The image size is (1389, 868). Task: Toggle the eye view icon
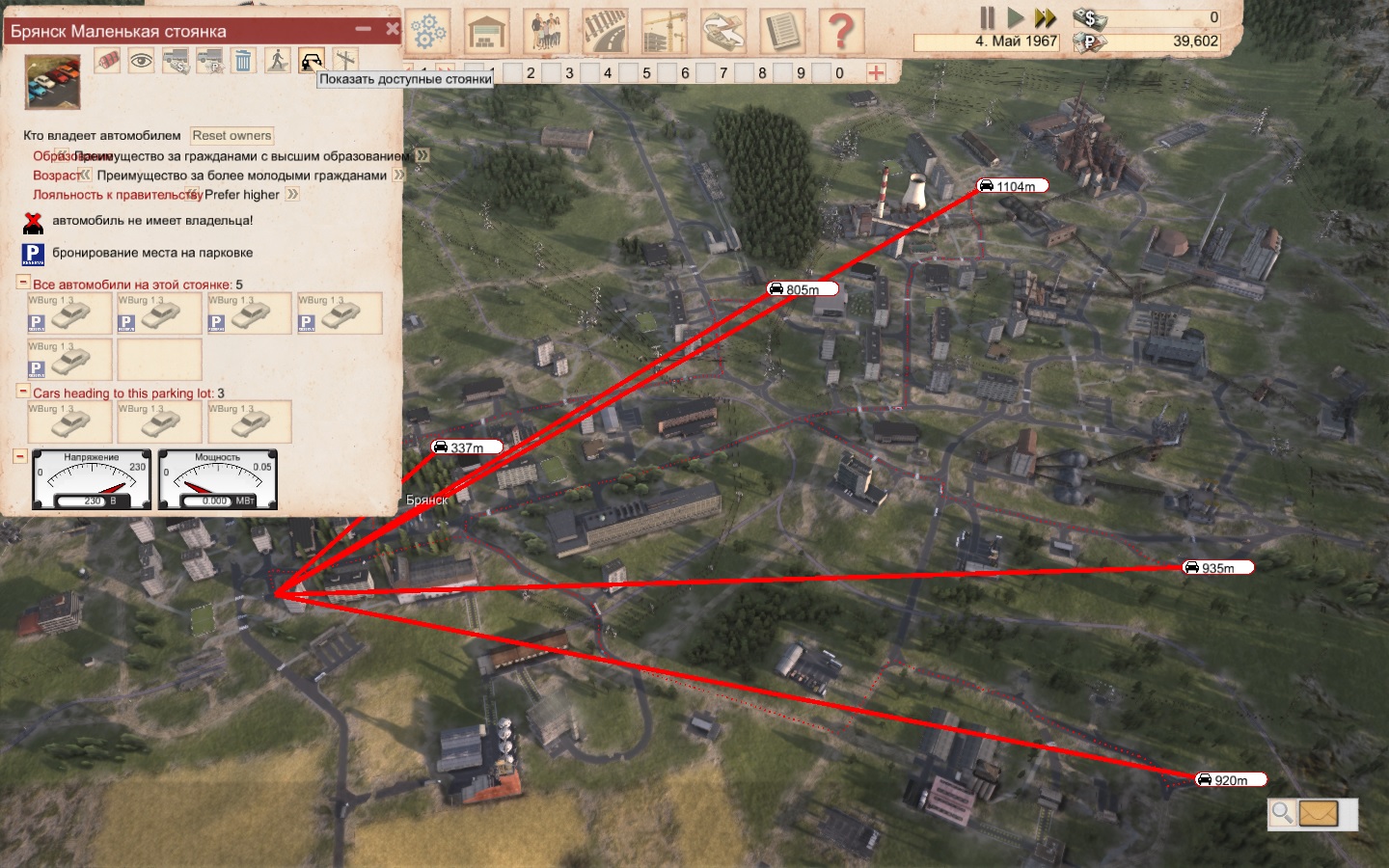pos(142,61)
